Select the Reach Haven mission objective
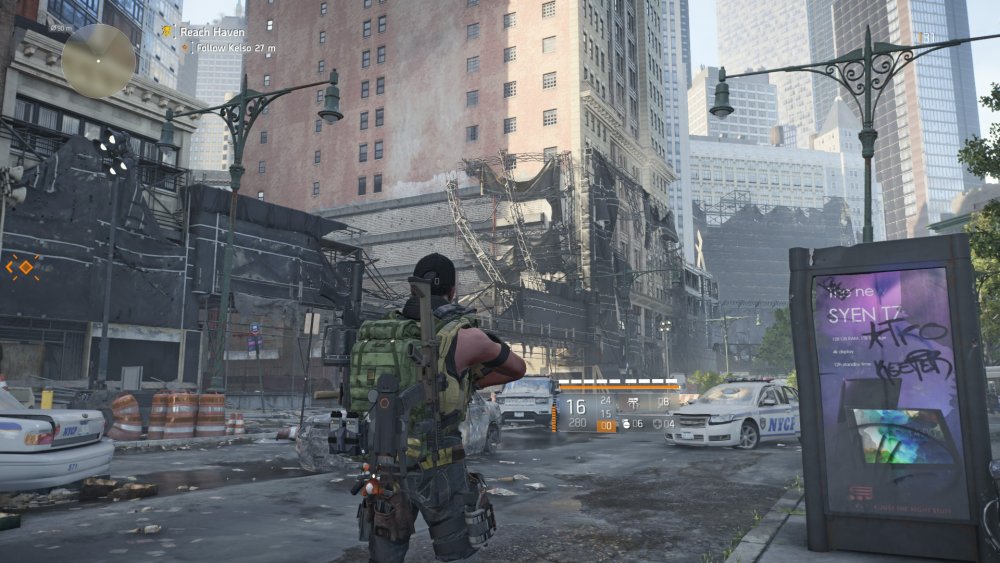 click(206, 32)
